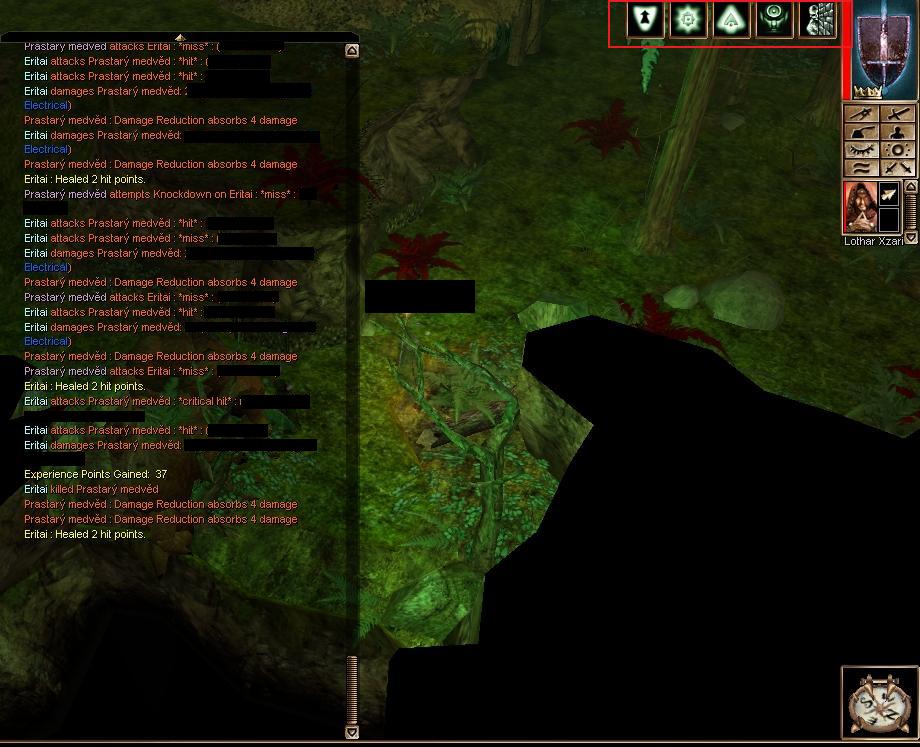
Task: Click the combat log scroll-down arrow
Action: (351, 733)
